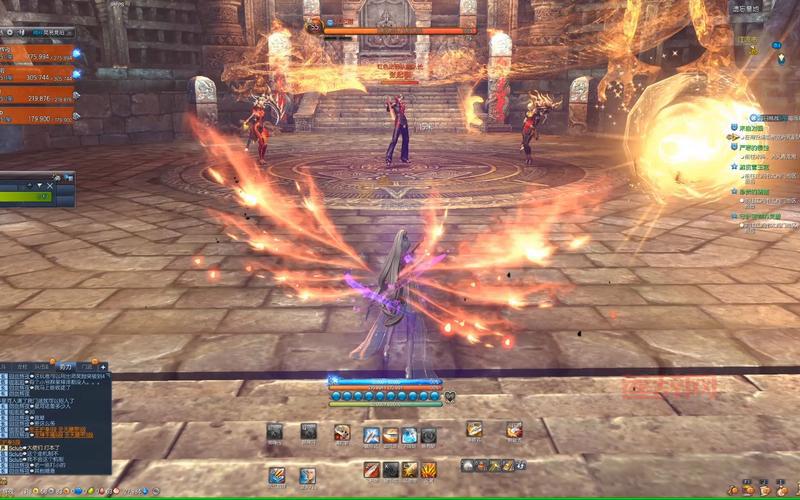This screenshot has height=500, width=800.
Task: Select the boss target frame portrait
Action: pos(313,28)
